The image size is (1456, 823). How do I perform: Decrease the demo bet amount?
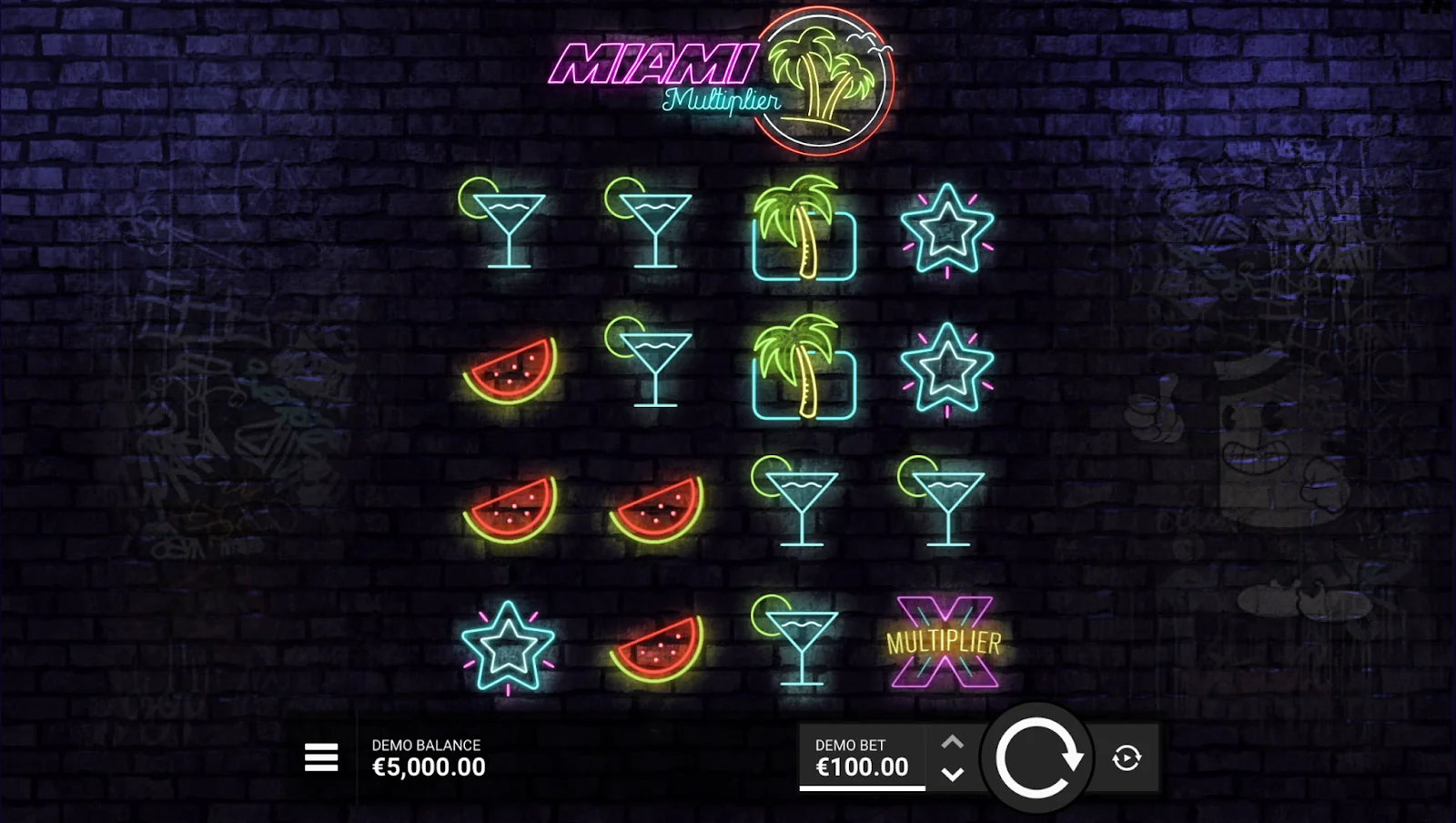952,774
